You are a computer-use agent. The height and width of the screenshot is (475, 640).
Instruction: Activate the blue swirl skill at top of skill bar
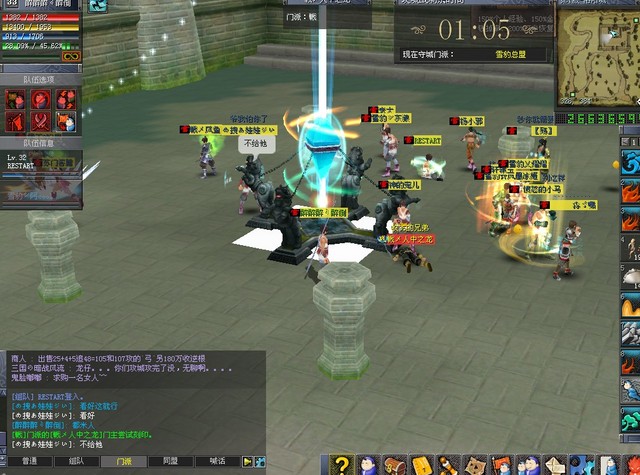pos(630,162)
